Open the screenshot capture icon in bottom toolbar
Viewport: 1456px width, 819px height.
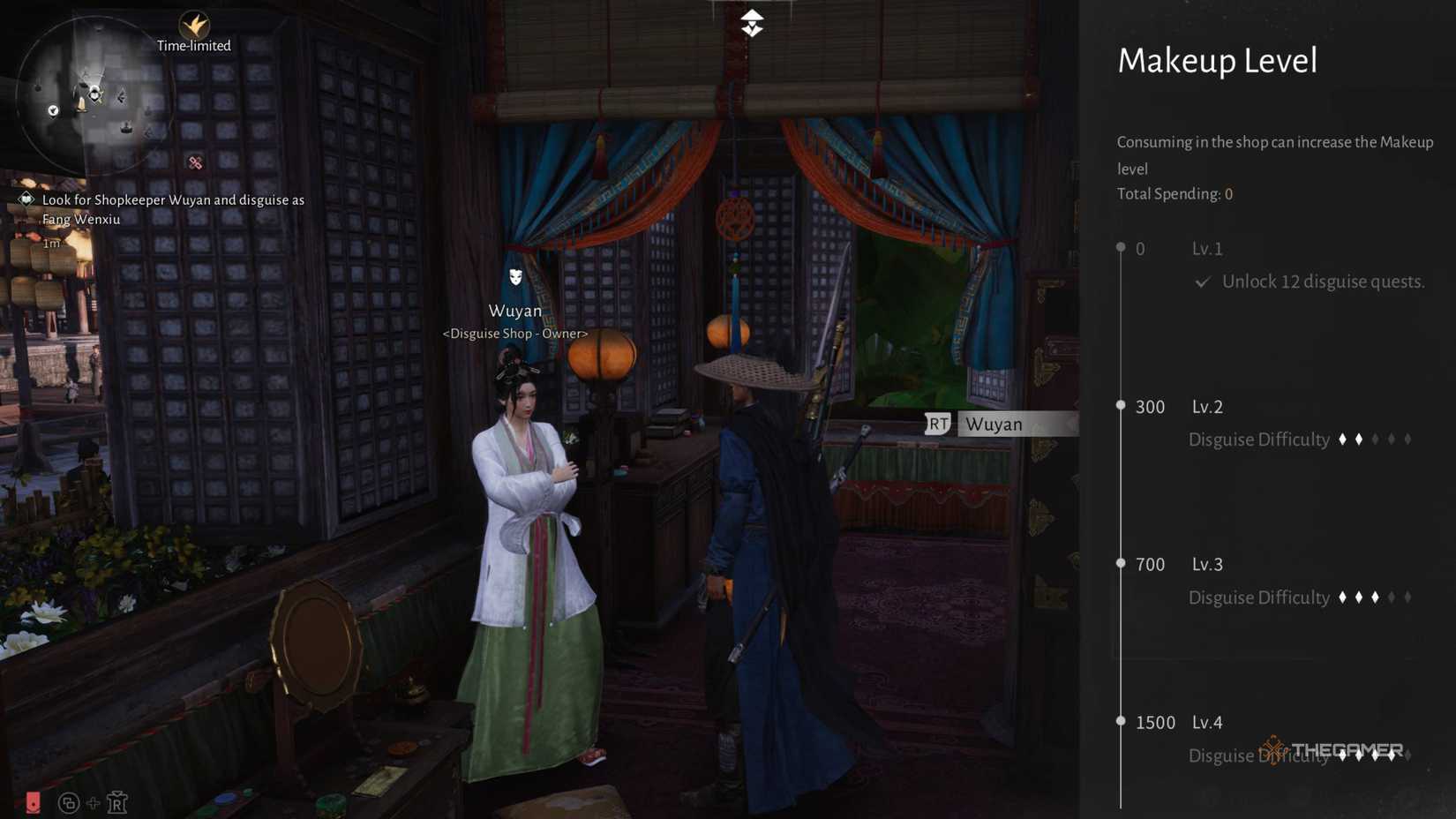coord(66,803)
